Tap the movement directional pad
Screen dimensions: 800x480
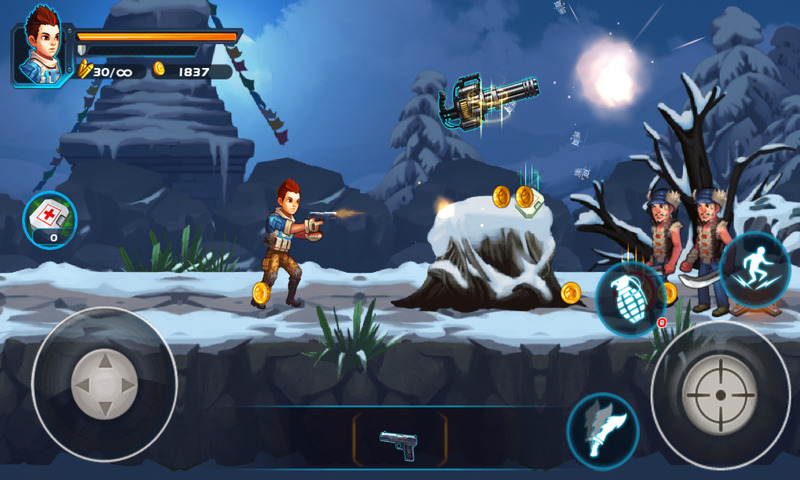tap(104, 384)
